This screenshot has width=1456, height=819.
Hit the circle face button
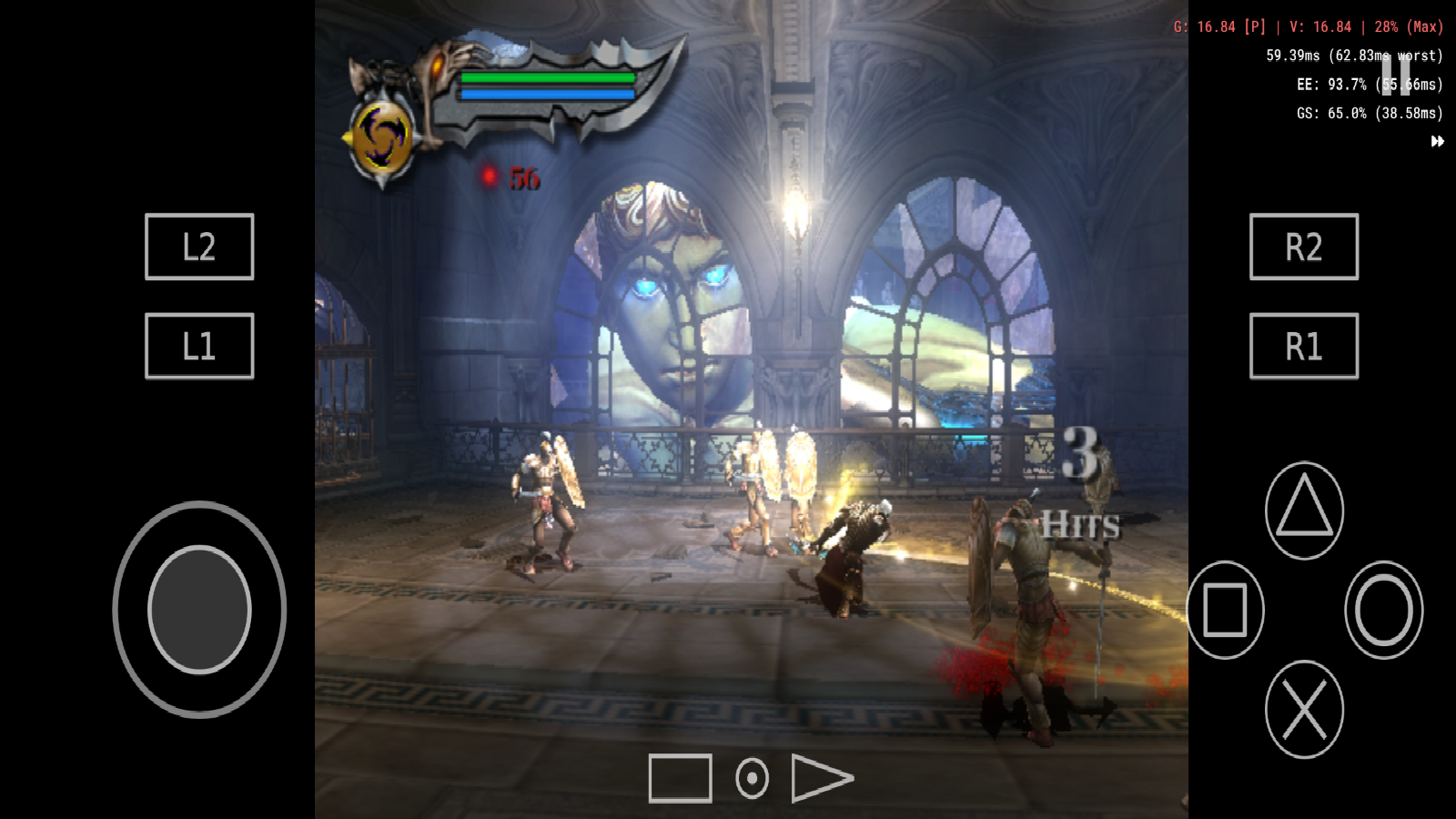(x=1383, y=610)
